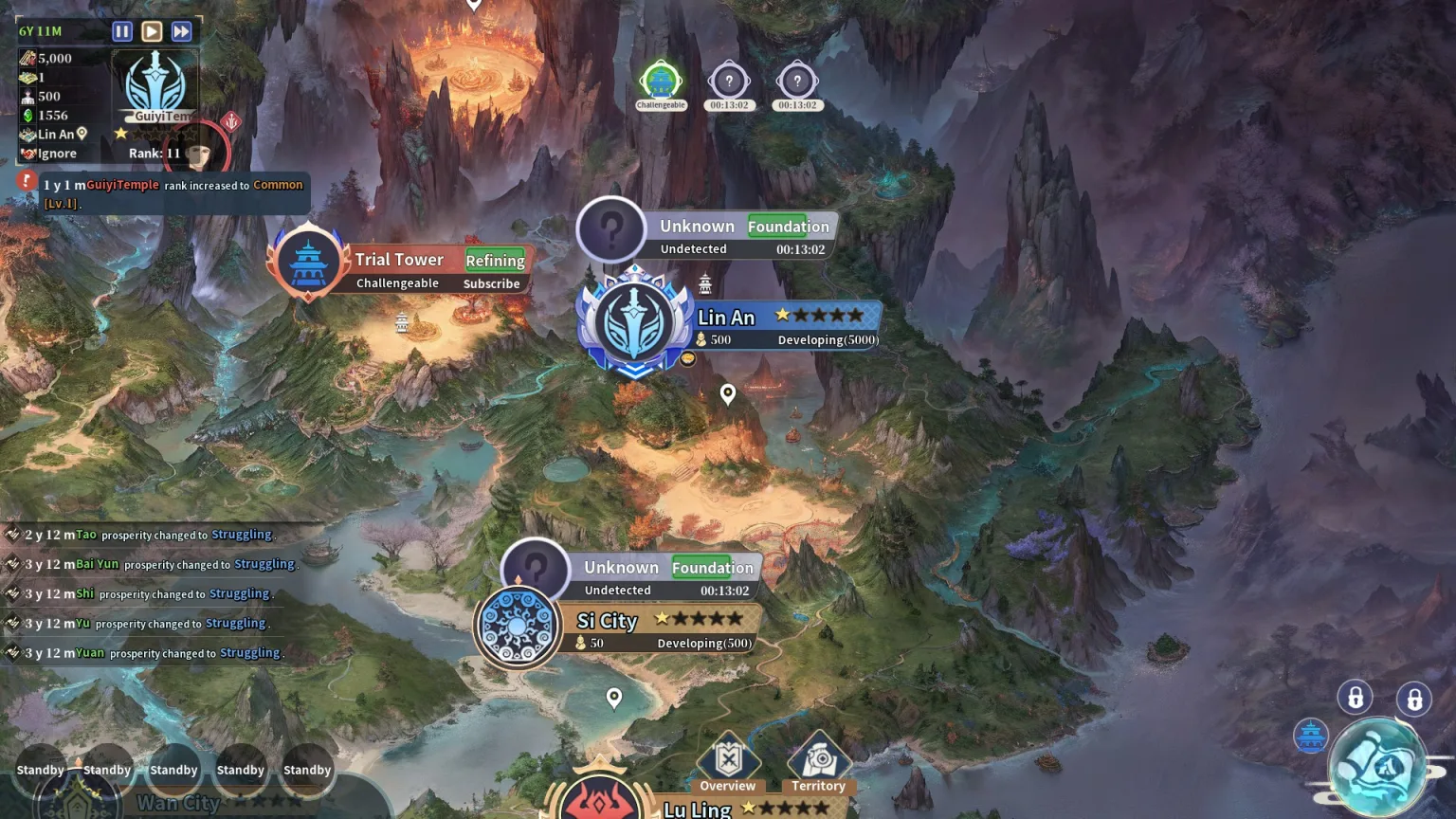Subscribe to the Trial Tower
Viewport: 1456px width, 819px height.
(x=491, y=283)
